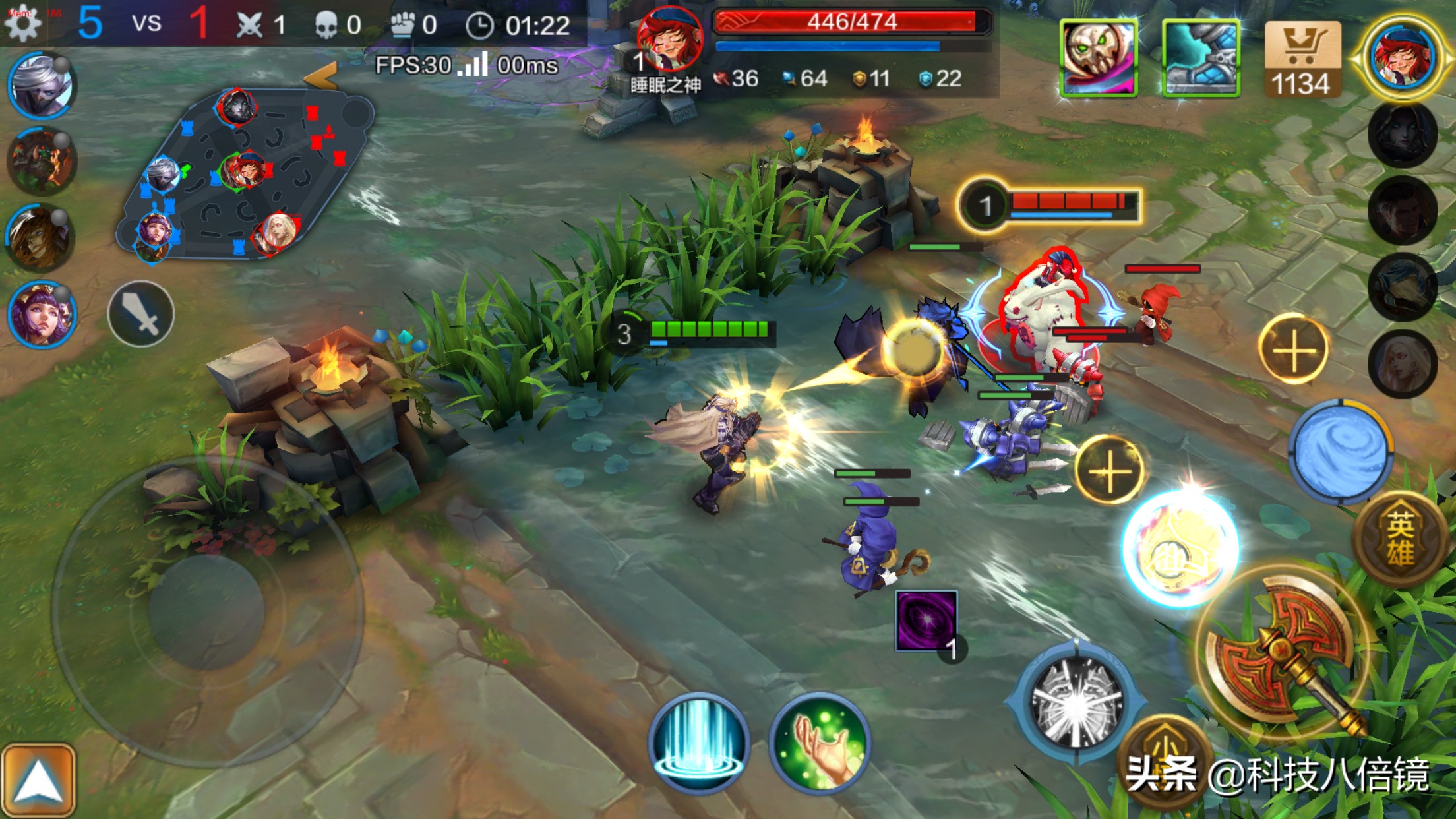Select the white-haired masked ally portrait
Image resolution: width=1456 pixels, height=819 pixels.
click(x=41, y=86)
